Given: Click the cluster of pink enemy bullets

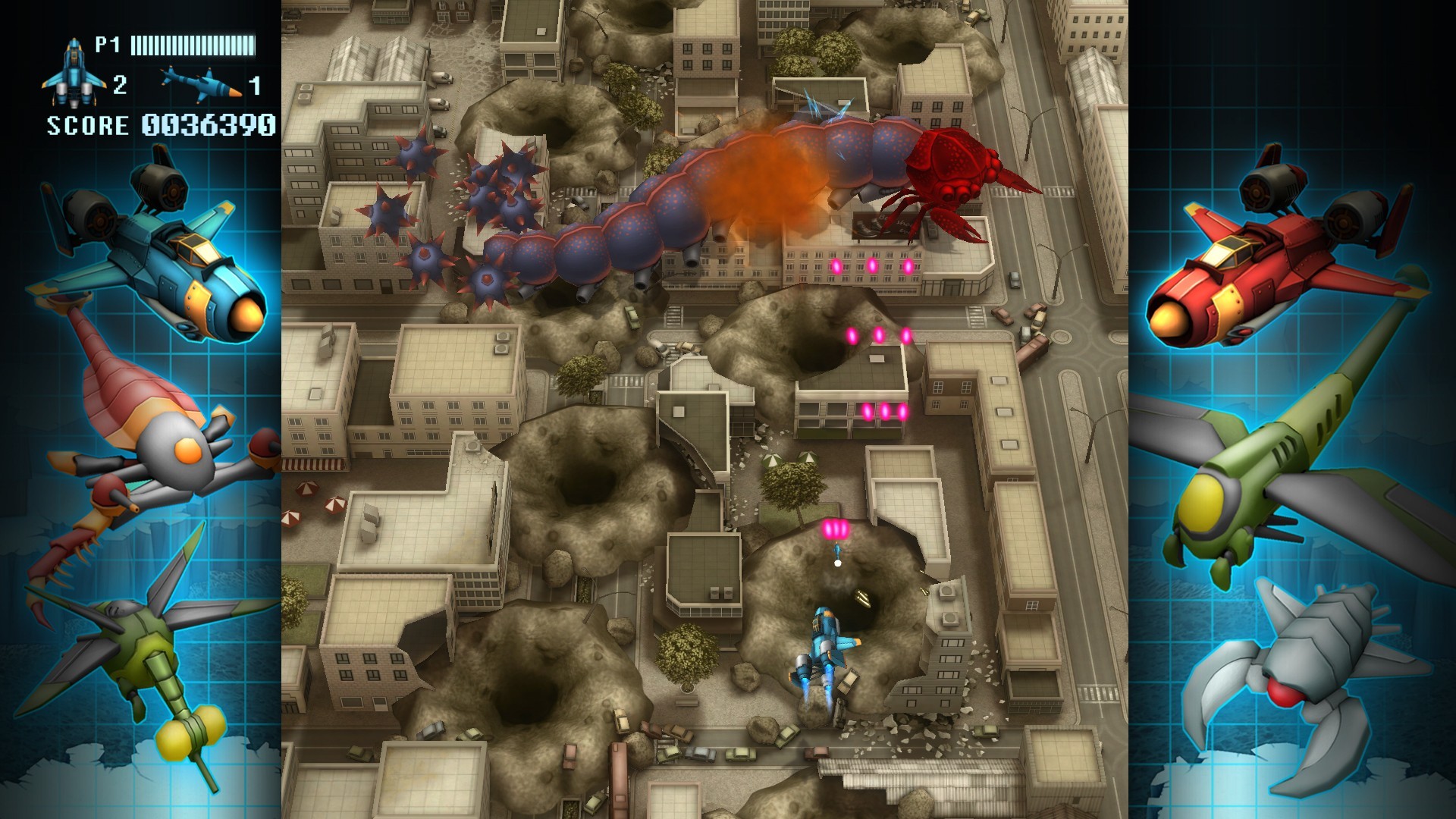Looking at the screenshot, I should [x=872, y=265].
